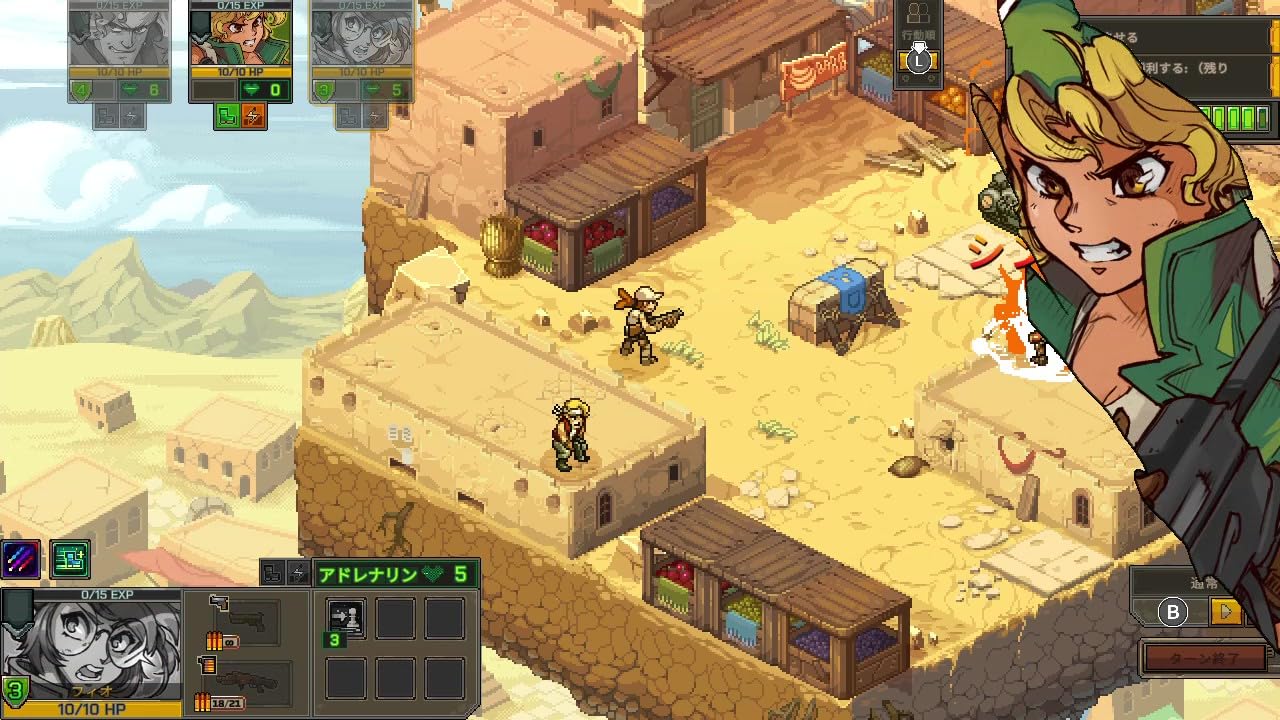The width and height of the screenshot is (1280, 720).
Task: Toggle the orange lightning action icon under Eri's portrait
Action: tap(252, 115)
